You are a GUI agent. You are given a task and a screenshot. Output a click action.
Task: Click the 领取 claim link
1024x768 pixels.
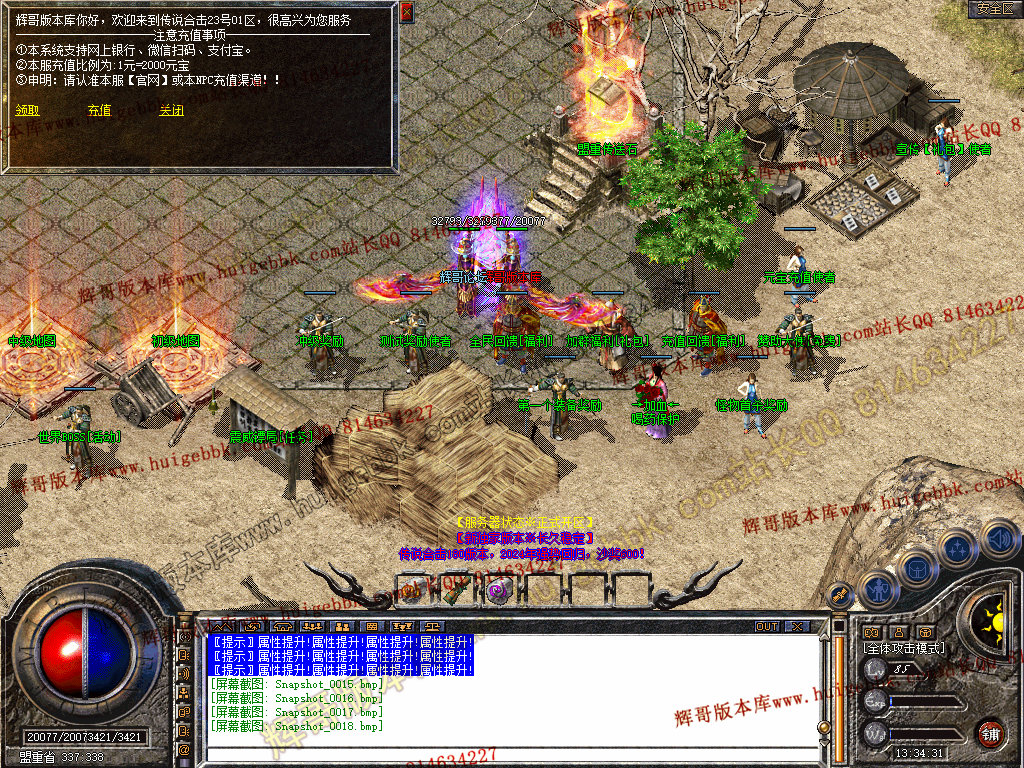pyautogui.click(x=27, y=111)
